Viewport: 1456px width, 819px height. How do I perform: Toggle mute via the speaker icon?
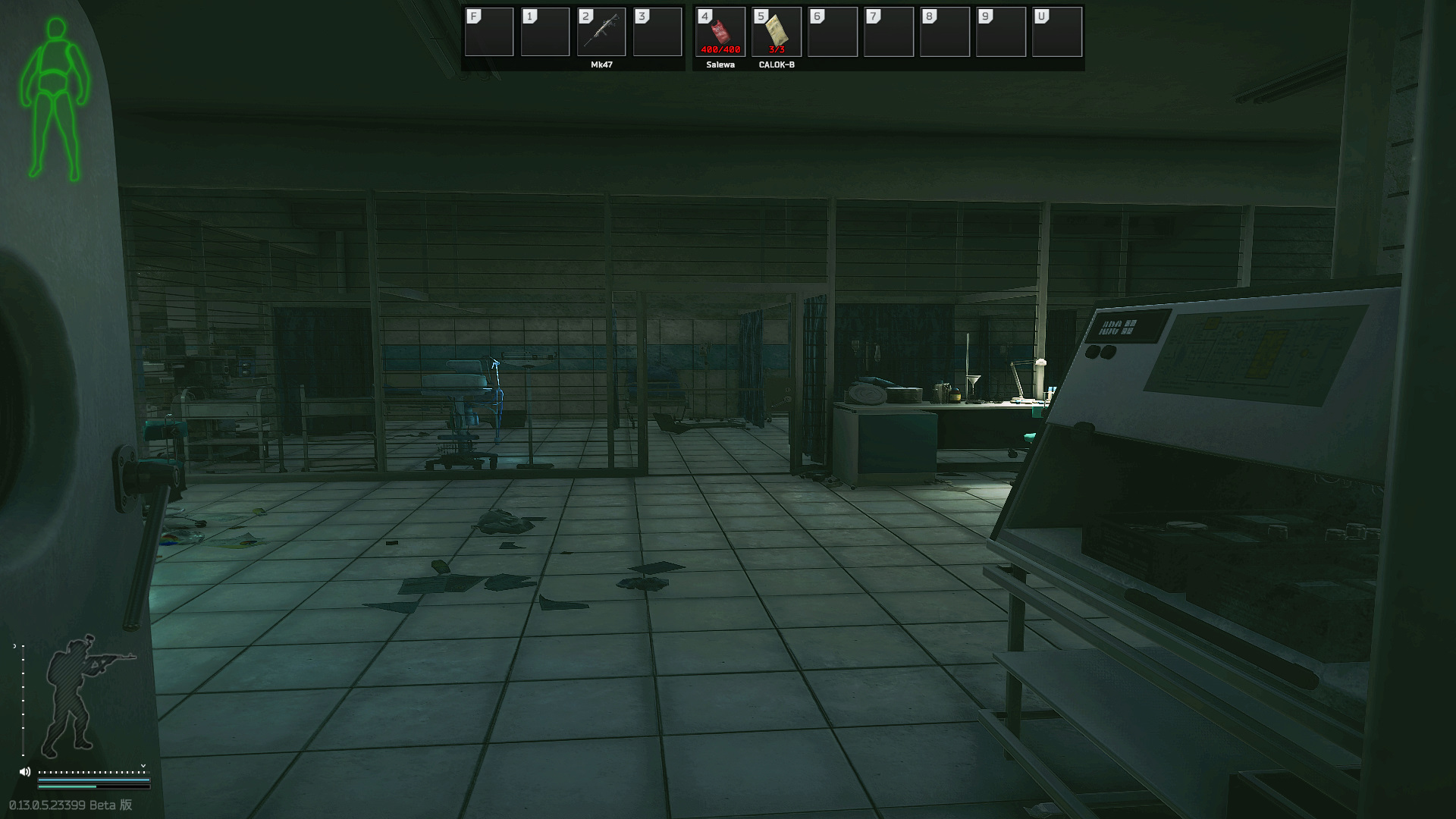point(25,771)
